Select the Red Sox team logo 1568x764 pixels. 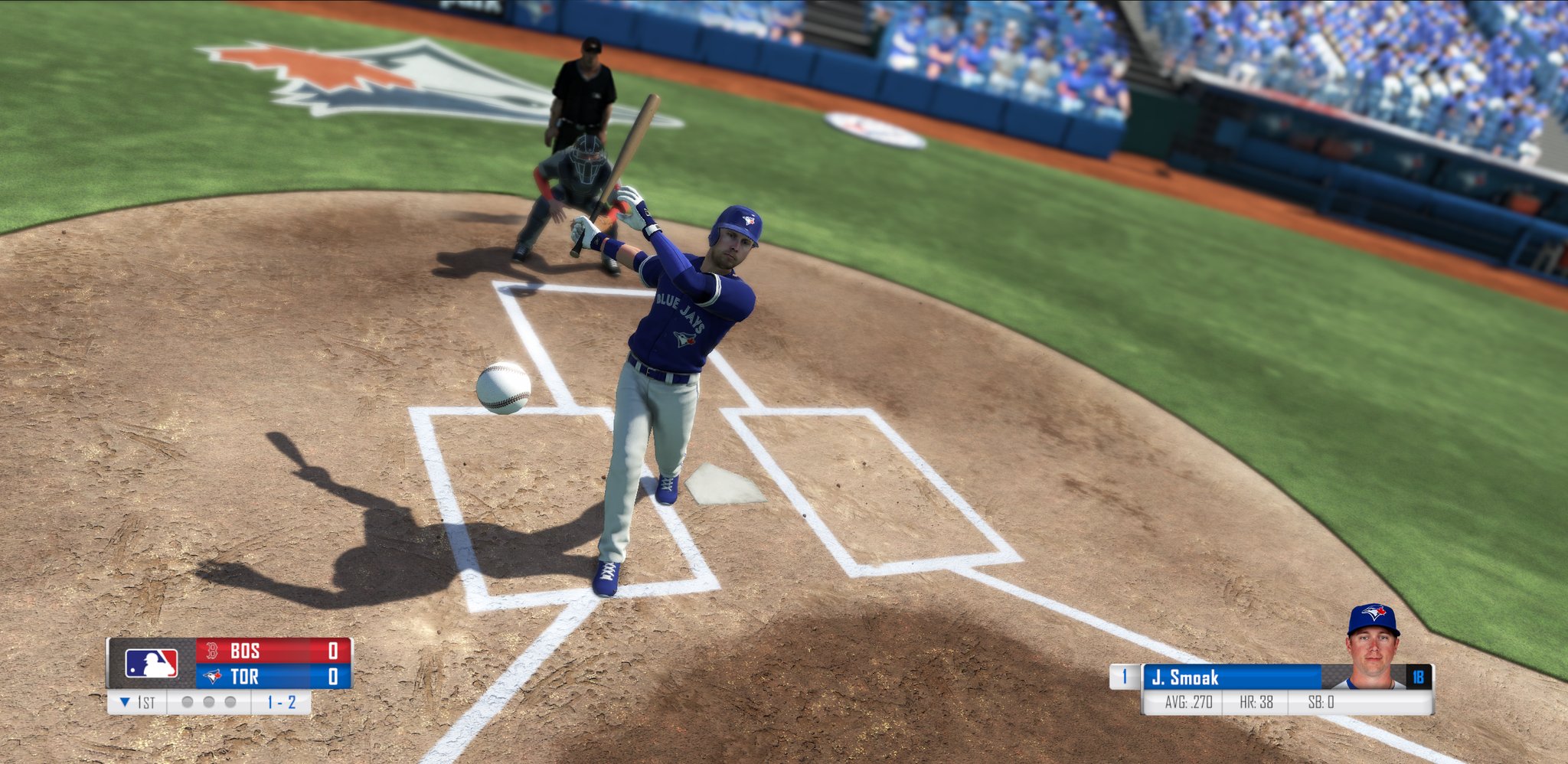click(x=211, y=651)
